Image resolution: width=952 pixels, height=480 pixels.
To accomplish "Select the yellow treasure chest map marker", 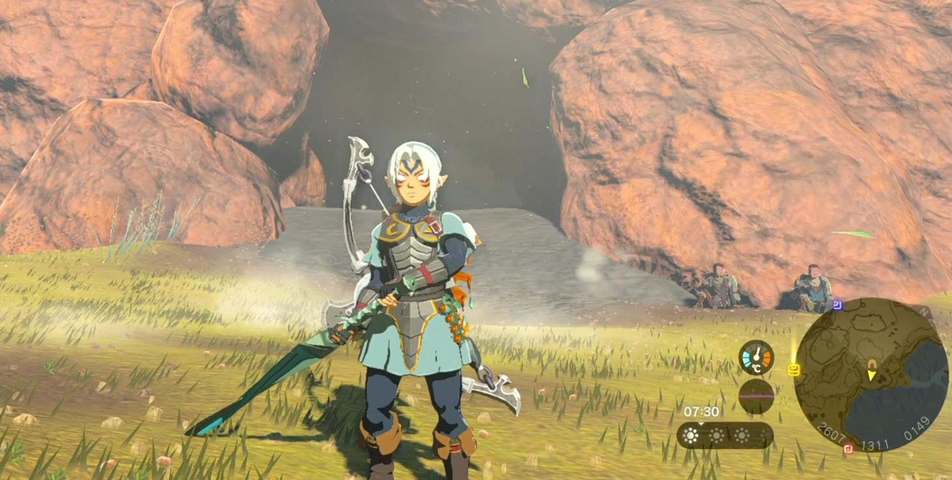I will (793, 369).
